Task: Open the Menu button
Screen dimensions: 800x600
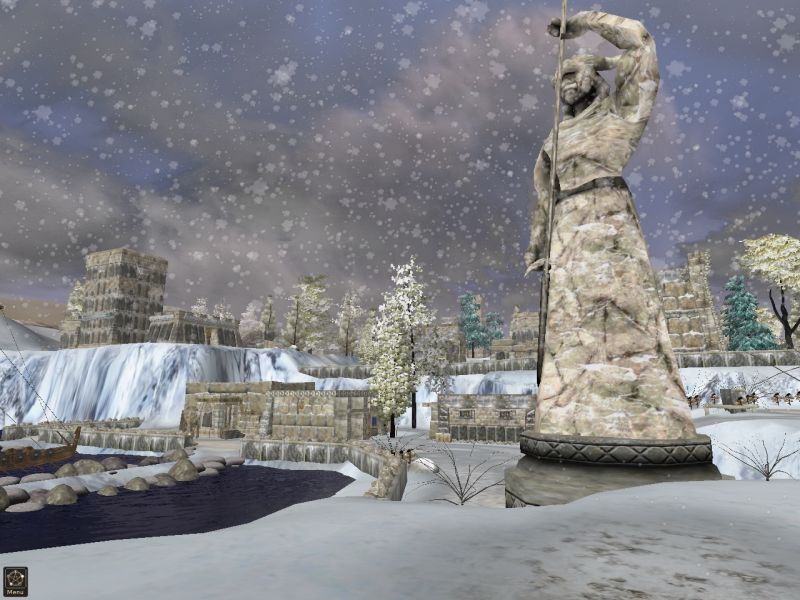Action: coord(15,581)
